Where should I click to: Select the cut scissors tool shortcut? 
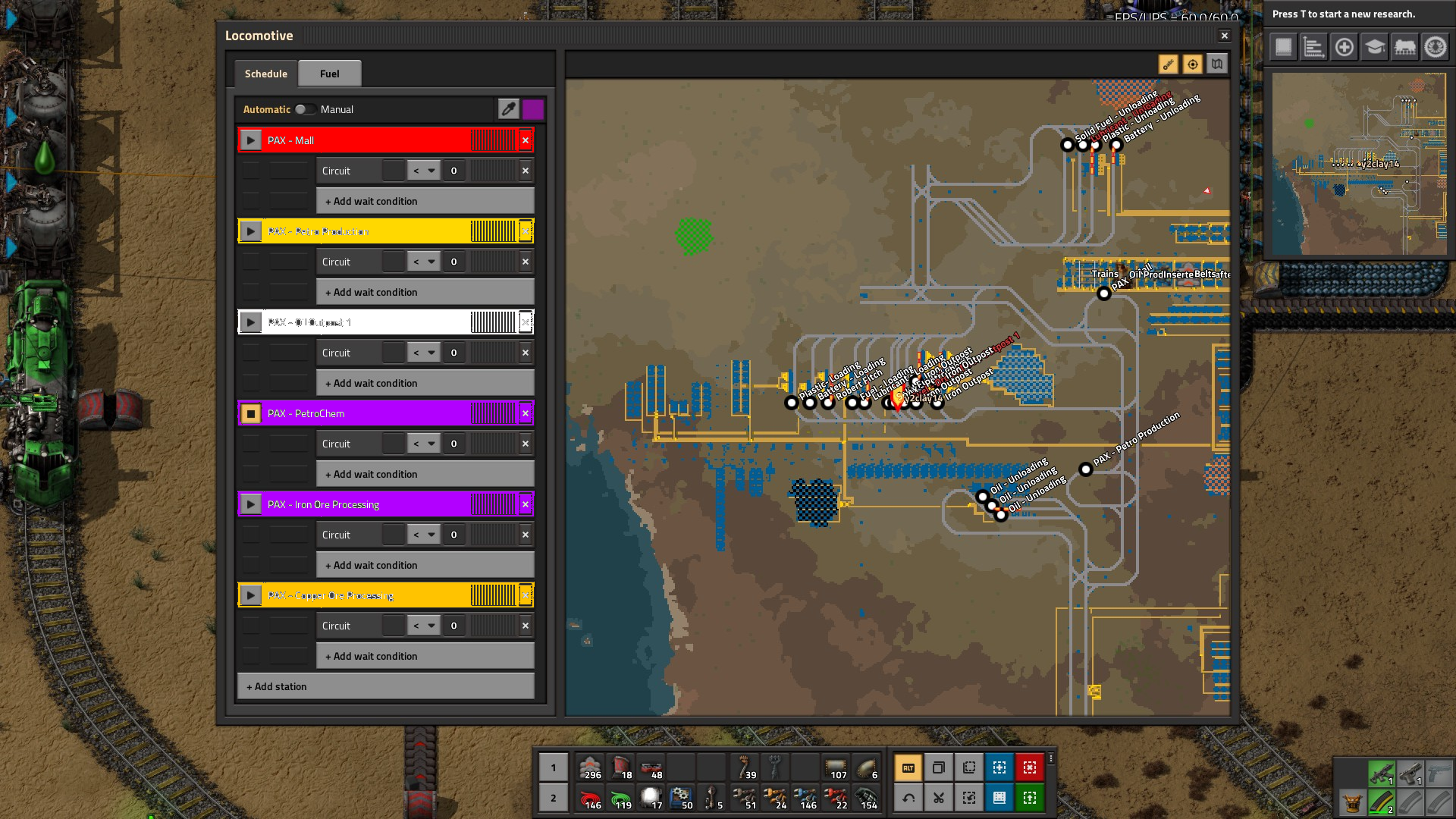tap(938, 797)
